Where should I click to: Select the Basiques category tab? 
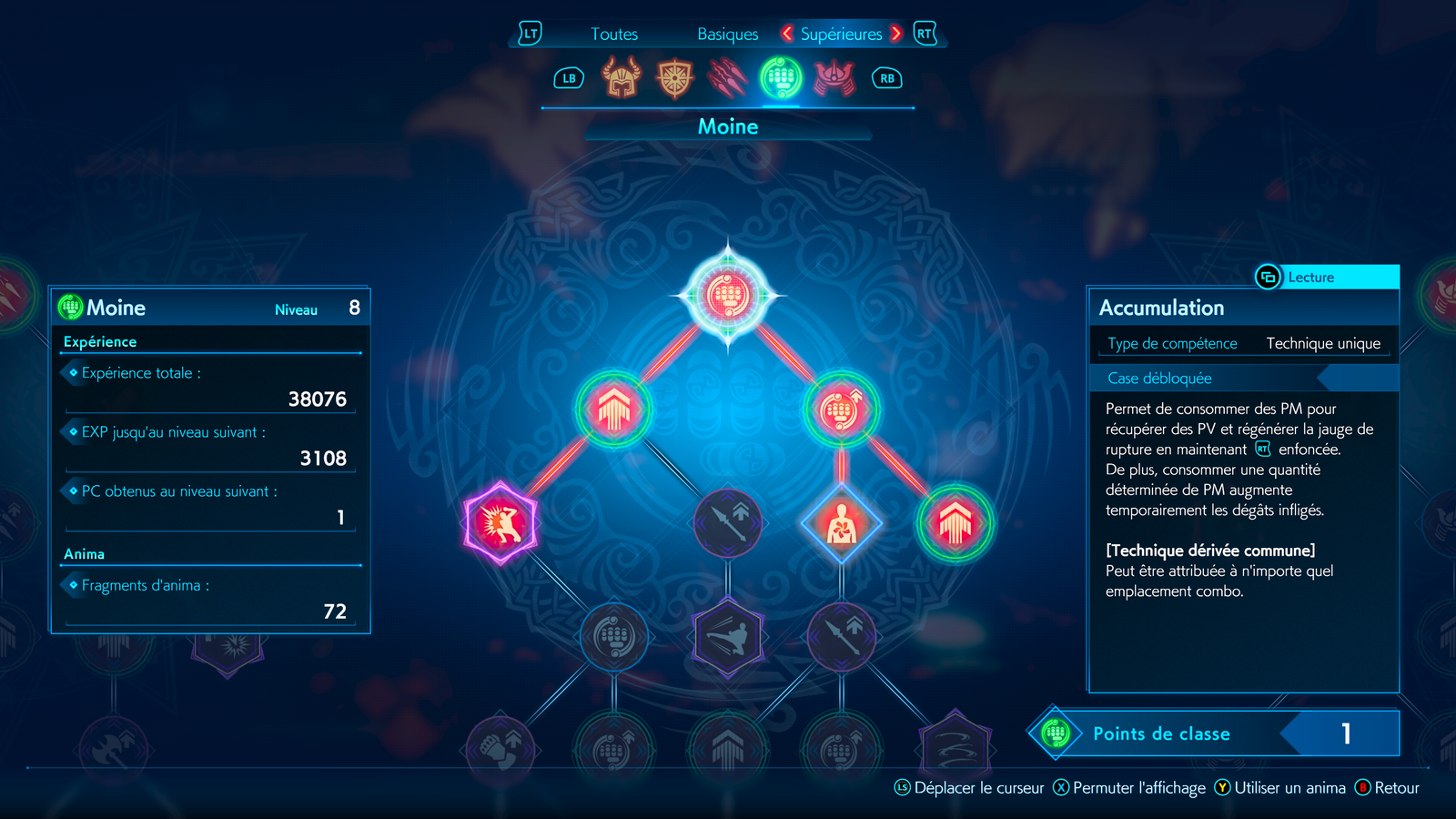727,35
